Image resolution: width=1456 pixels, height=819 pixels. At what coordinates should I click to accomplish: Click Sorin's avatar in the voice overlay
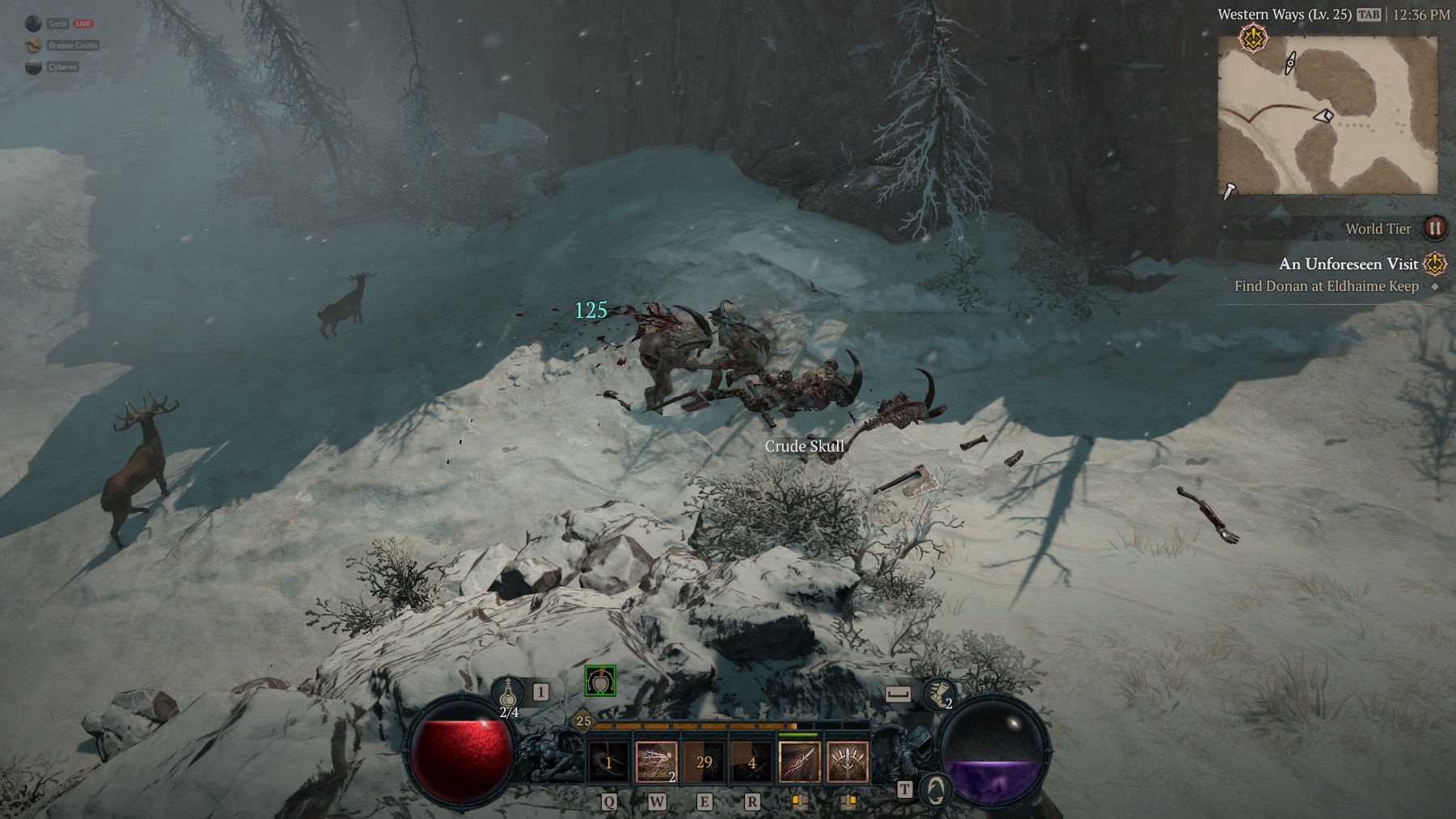[33, 23]
